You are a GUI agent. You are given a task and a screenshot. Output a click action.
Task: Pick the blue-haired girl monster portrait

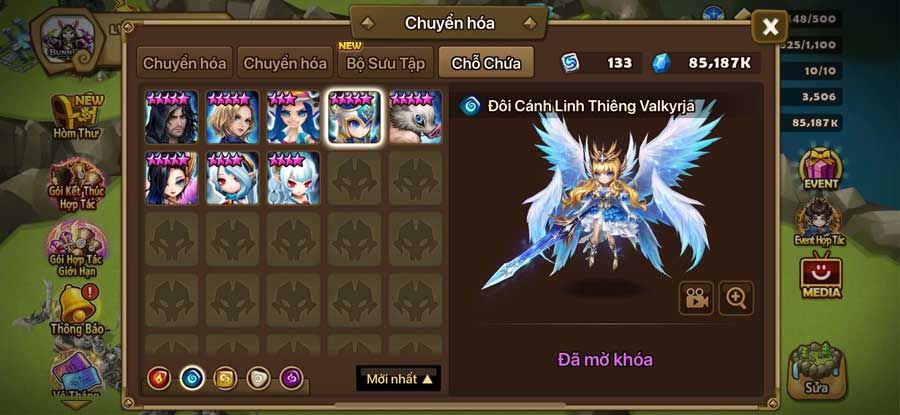[294, 117]
